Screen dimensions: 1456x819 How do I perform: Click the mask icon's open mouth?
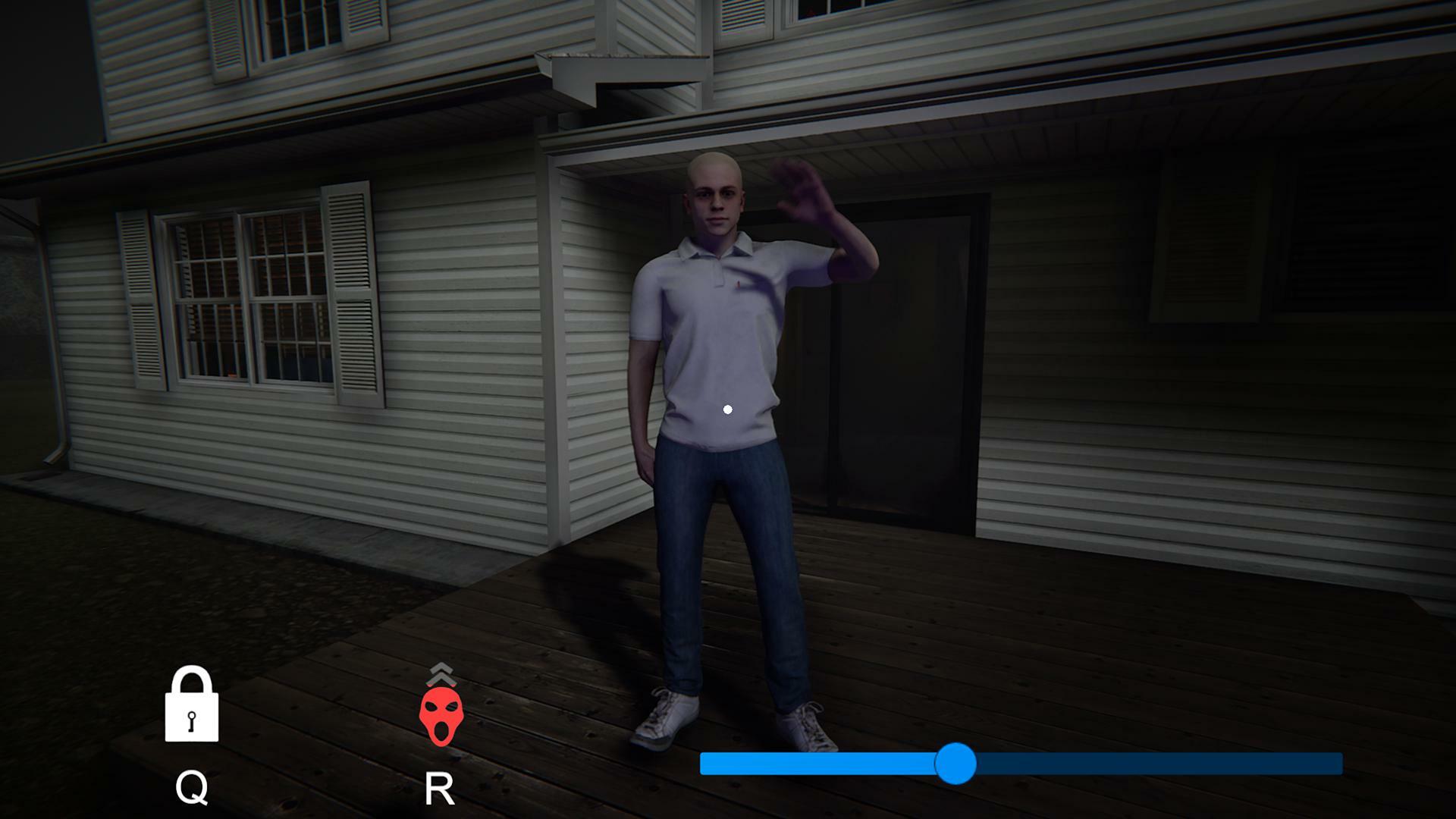pos(442,730)
